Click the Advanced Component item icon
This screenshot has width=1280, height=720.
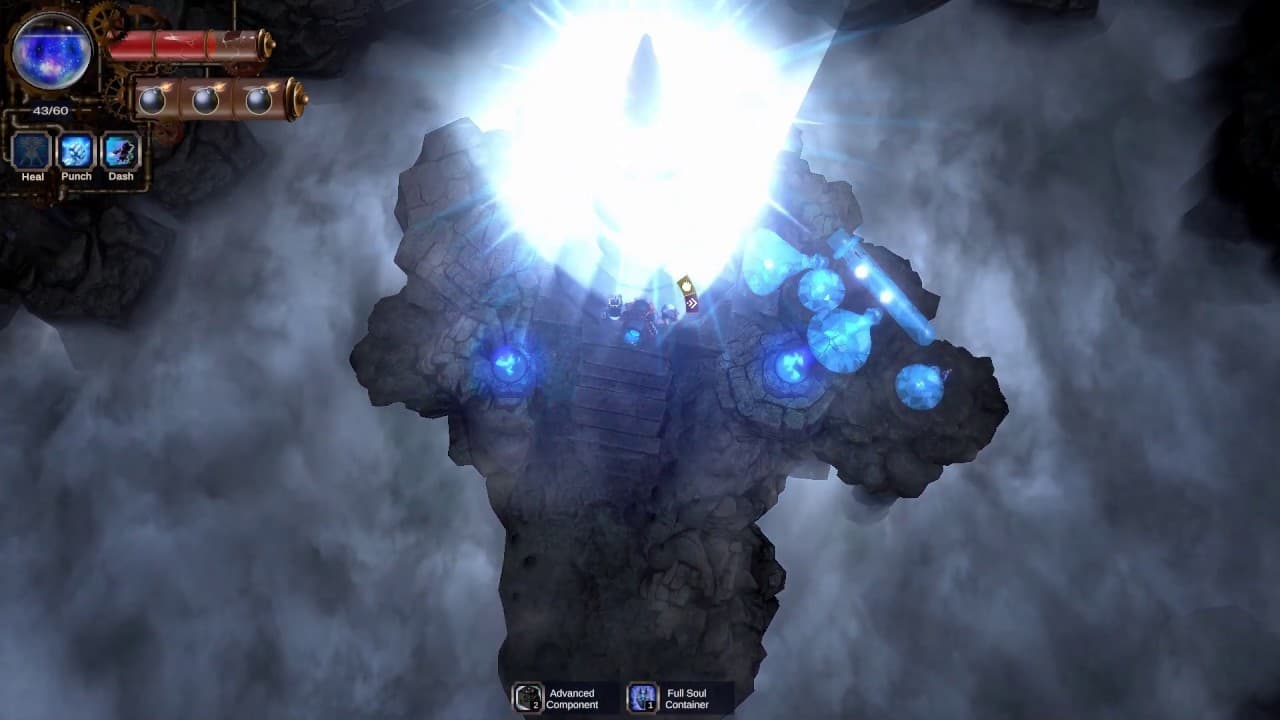tap(527, 698)
